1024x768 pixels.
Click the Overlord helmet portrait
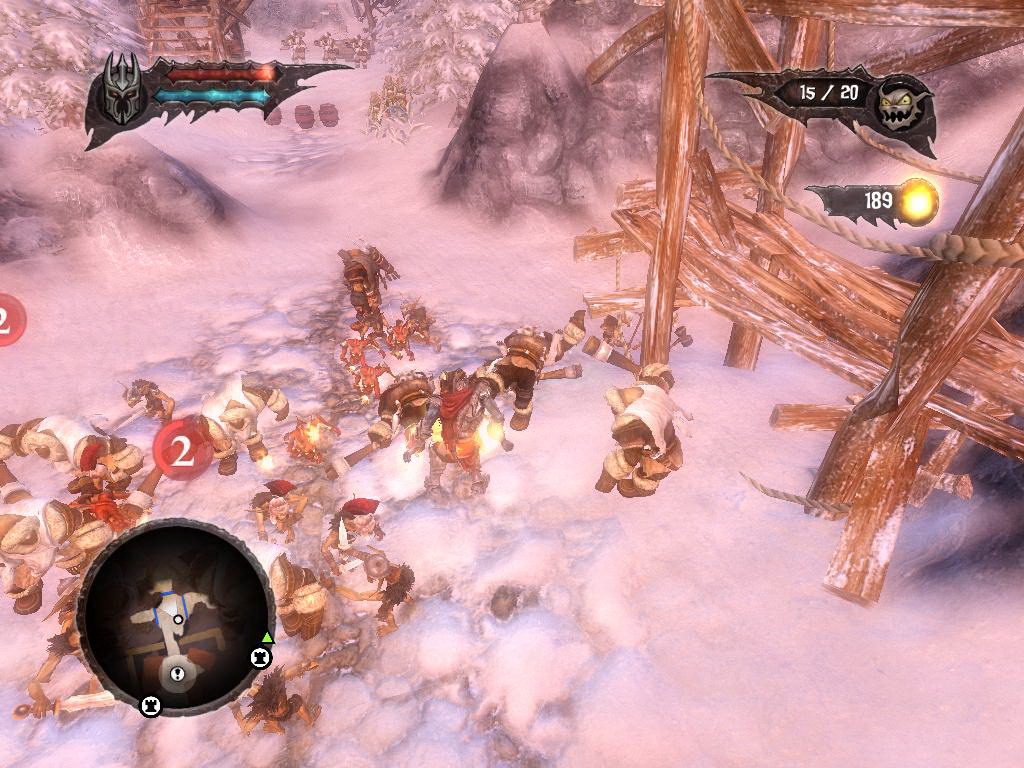121,90
